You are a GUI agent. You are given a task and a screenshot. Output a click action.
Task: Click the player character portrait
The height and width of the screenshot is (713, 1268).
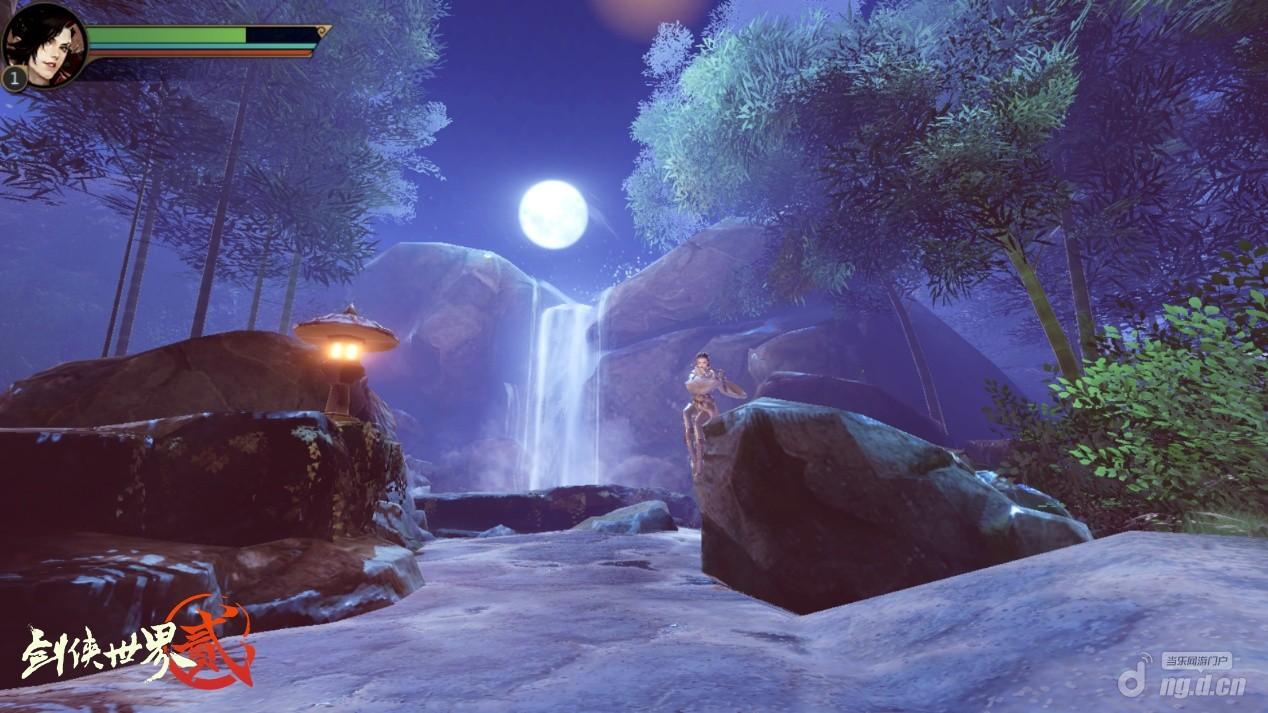click(x=45, y=45)
